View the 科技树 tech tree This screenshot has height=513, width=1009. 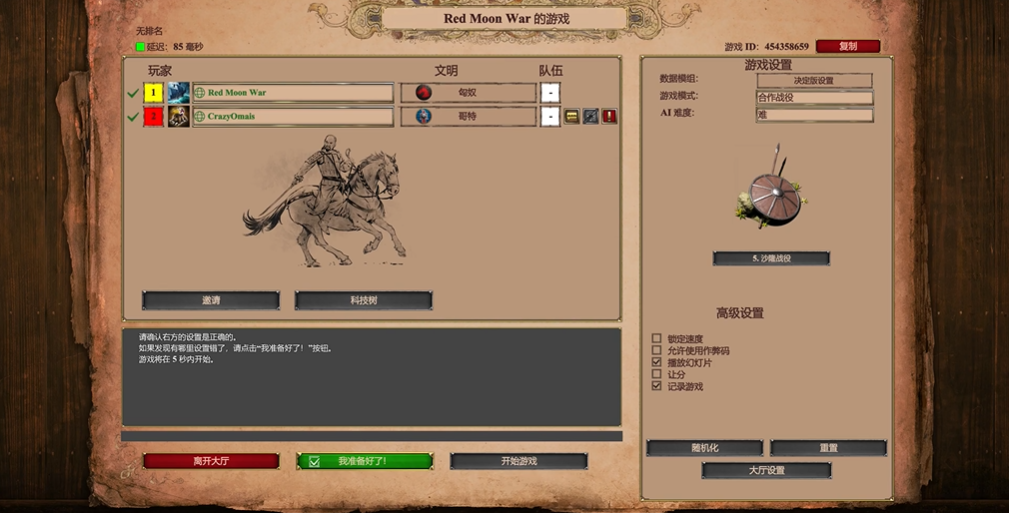[363, 300]
